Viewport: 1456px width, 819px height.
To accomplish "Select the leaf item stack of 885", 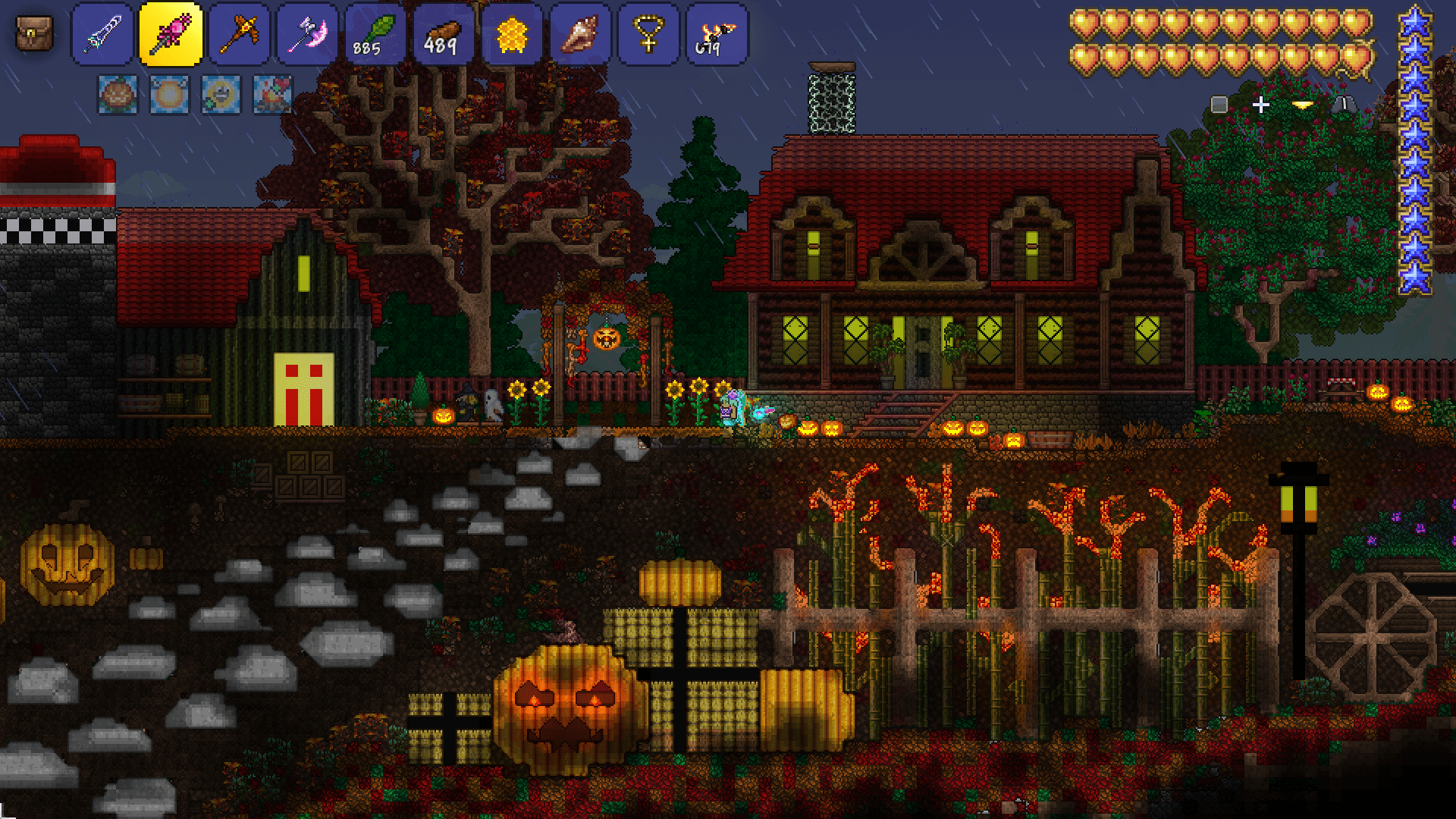I will [373, 33].
